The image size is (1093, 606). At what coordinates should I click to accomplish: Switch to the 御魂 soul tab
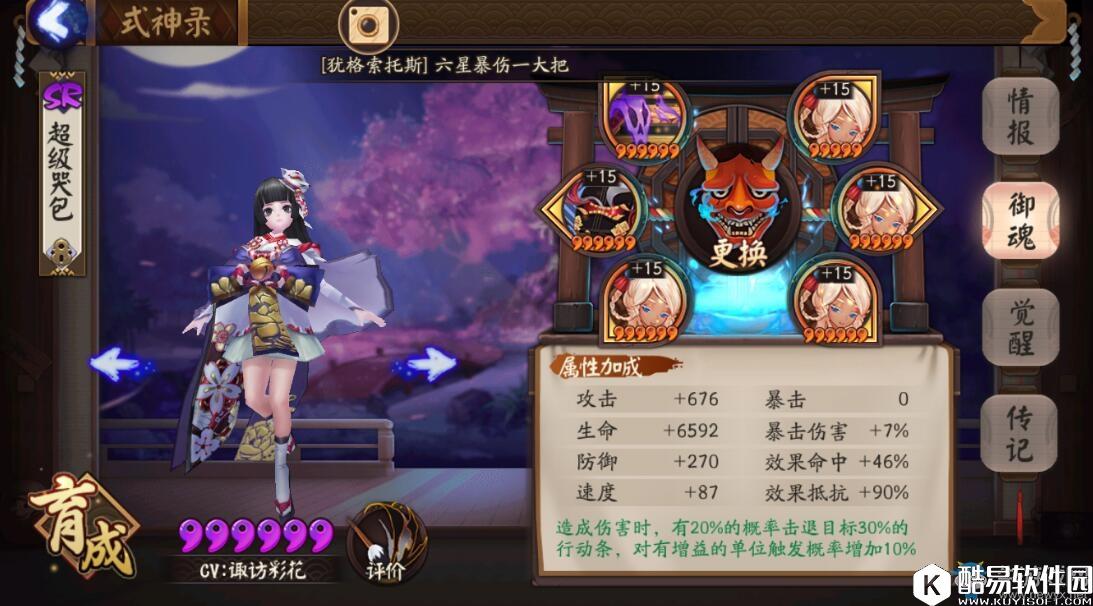[1019, 221]
